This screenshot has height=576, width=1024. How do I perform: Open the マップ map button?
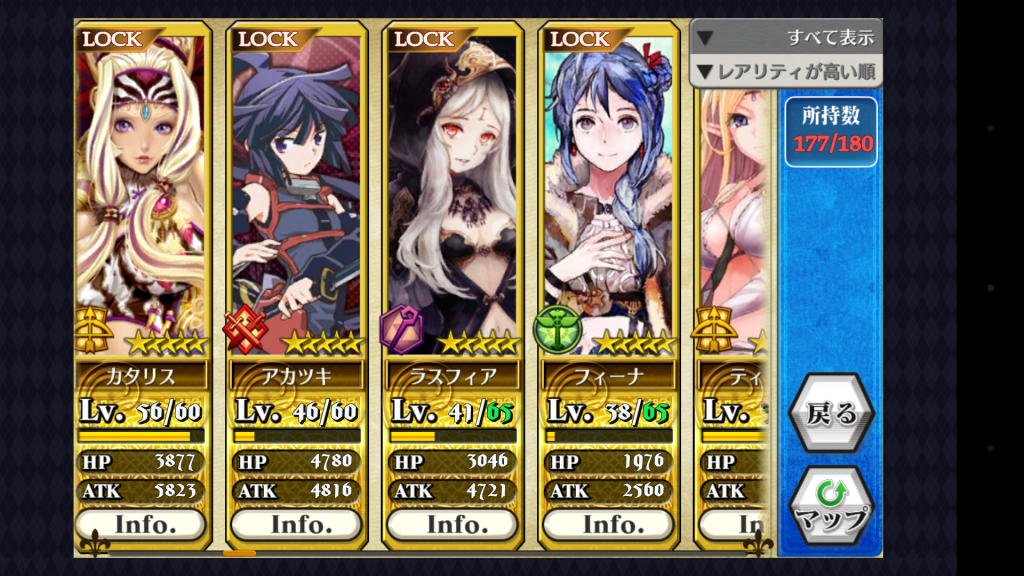830,505
